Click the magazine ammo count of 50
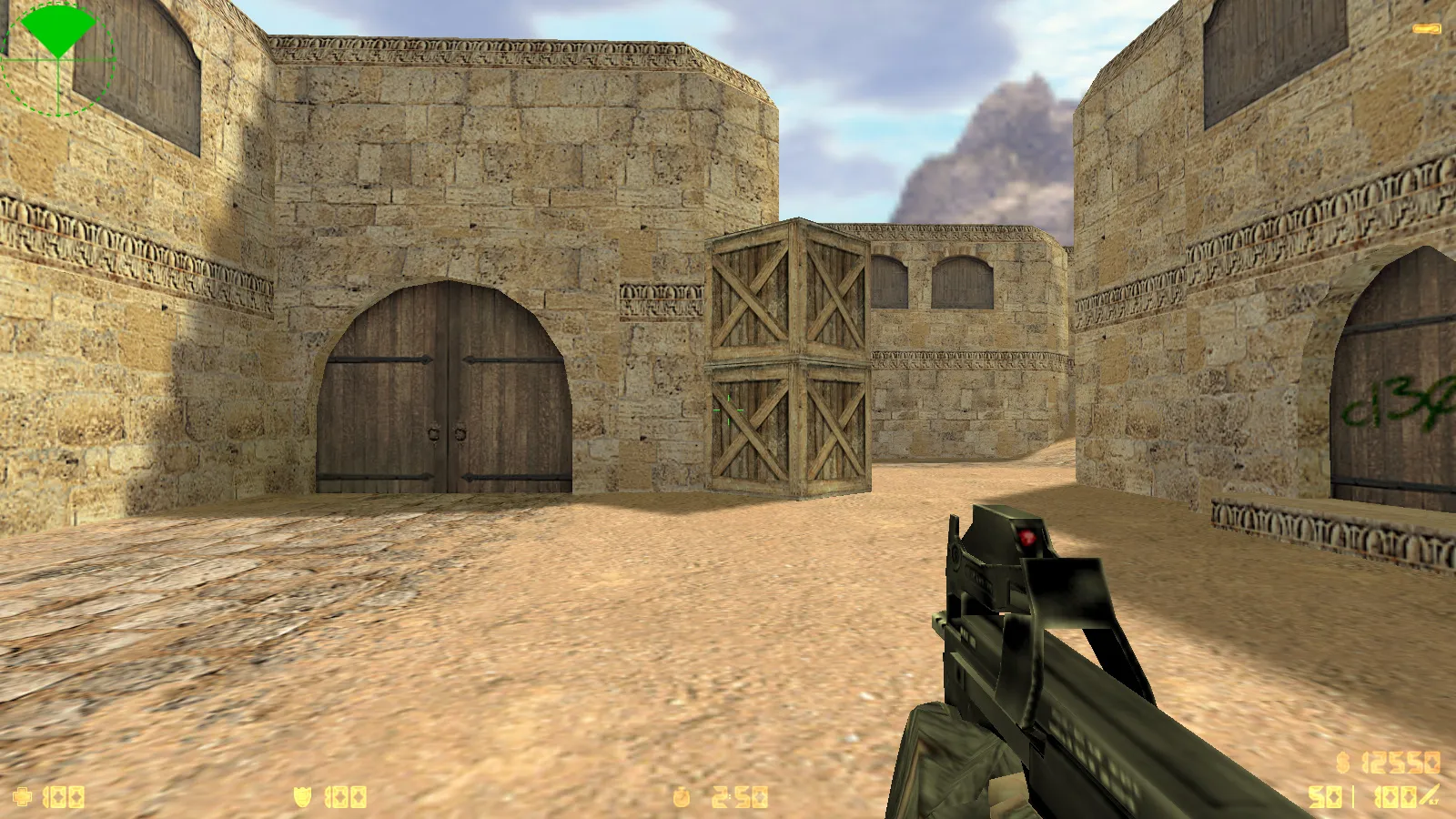 pos(1324,796)
